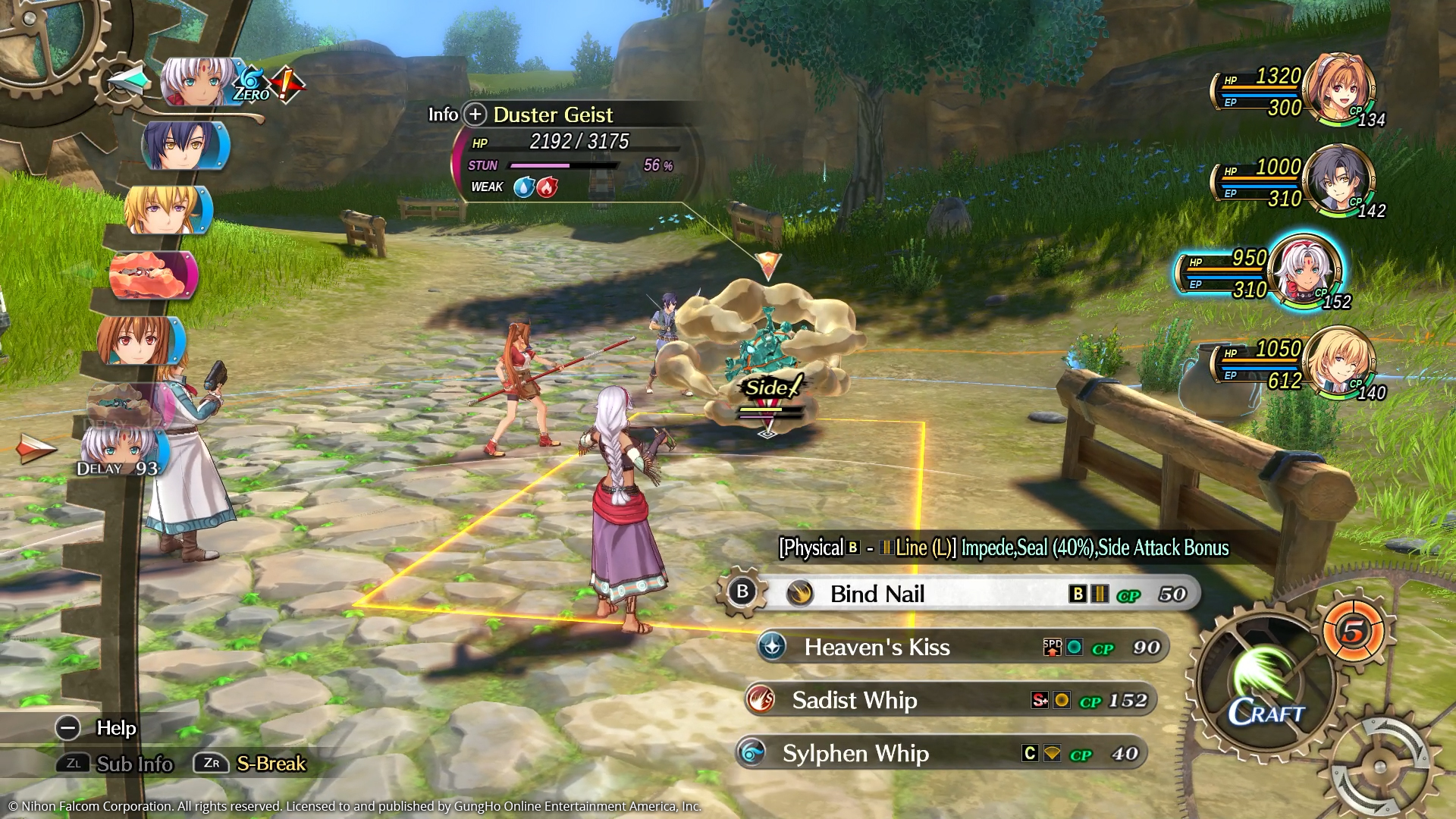Viewport: 1456px width, 819px height.
Task: Select the white-haired party member with 950 HP
Action: 1304,271
